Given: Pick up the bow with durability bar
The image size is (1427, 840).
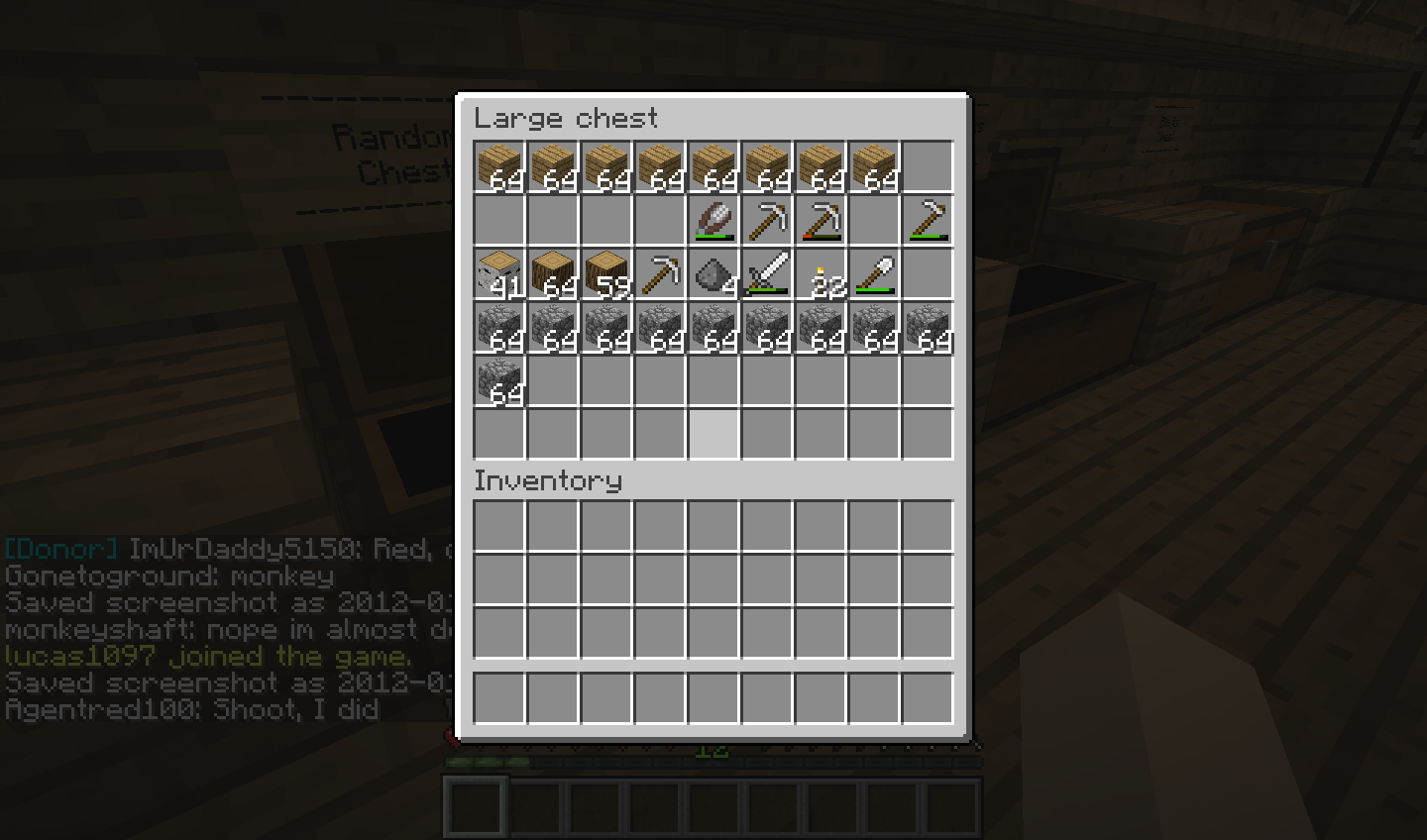Looking at the screenshot, I should point(713,220).
